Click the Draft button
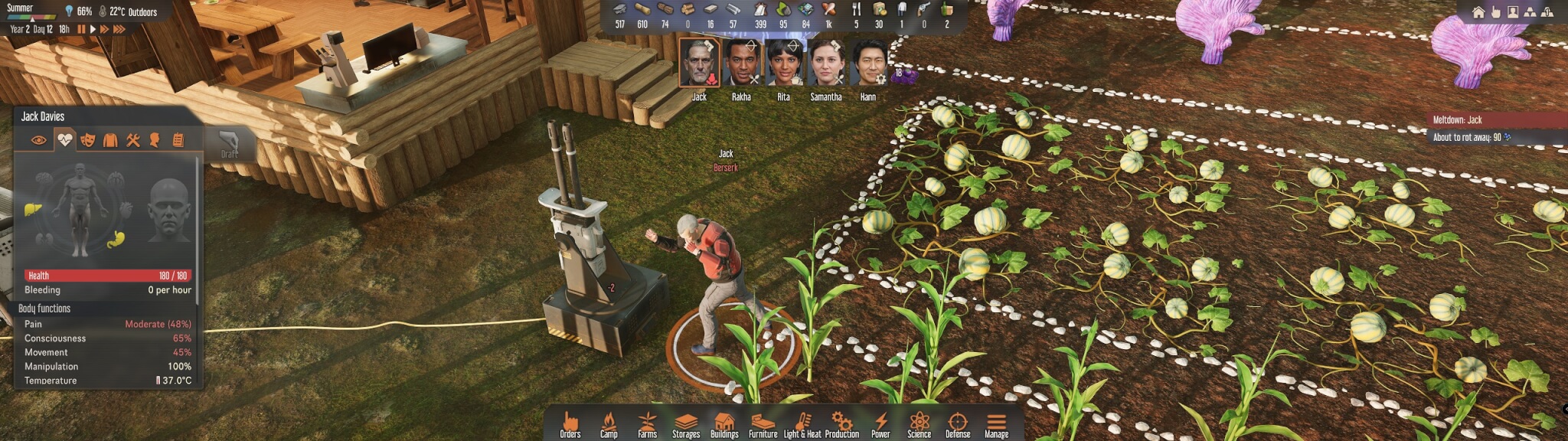 229,145
